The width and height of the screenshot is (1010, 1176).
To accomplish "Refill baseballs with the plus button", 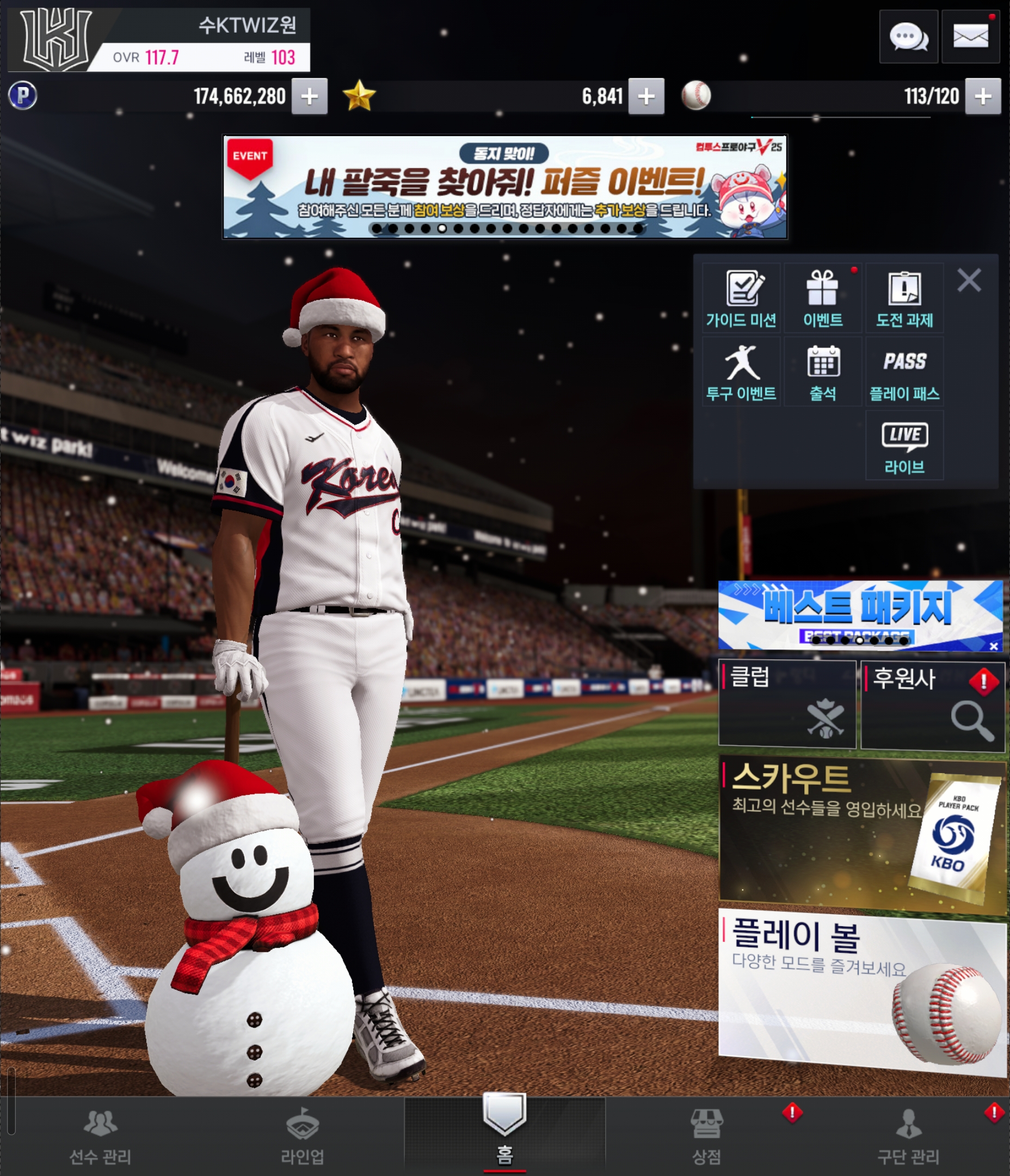I will (x=983, y=96).
